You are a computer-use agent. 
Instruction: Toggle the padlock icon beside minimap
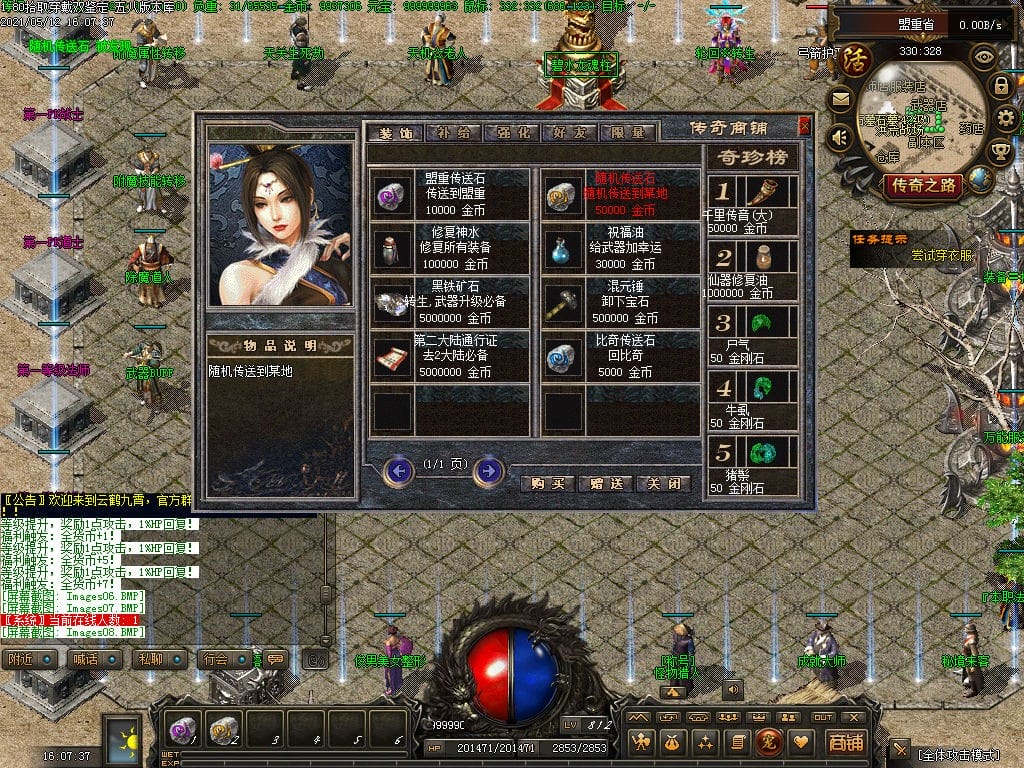click(1000, 86)
